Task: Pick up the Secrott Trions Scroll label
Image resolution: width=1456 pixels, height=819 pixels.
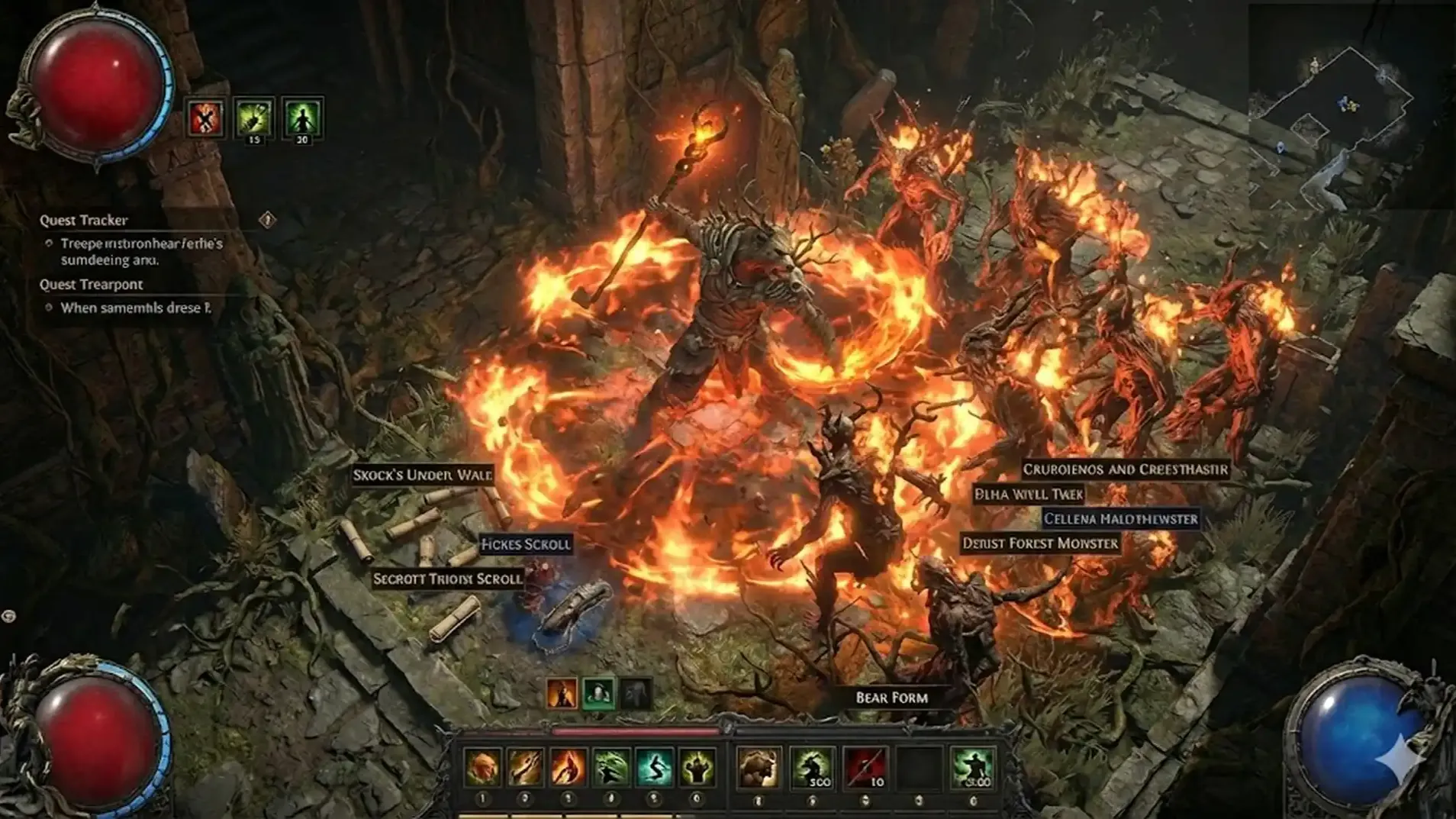Action: pos(448,579)
